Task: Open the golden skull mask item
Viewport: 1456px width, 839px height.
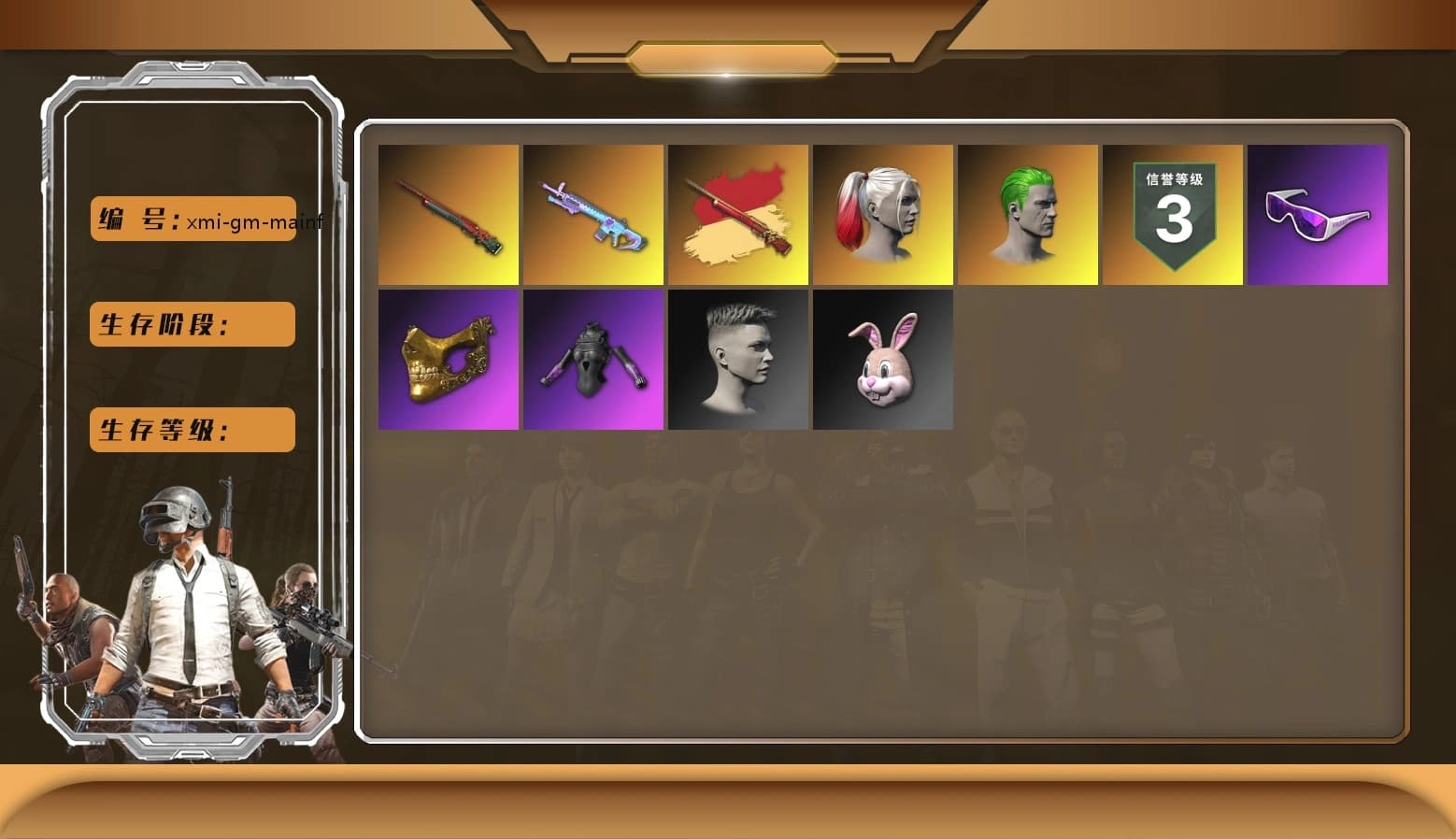Action: tap(448, 360)
